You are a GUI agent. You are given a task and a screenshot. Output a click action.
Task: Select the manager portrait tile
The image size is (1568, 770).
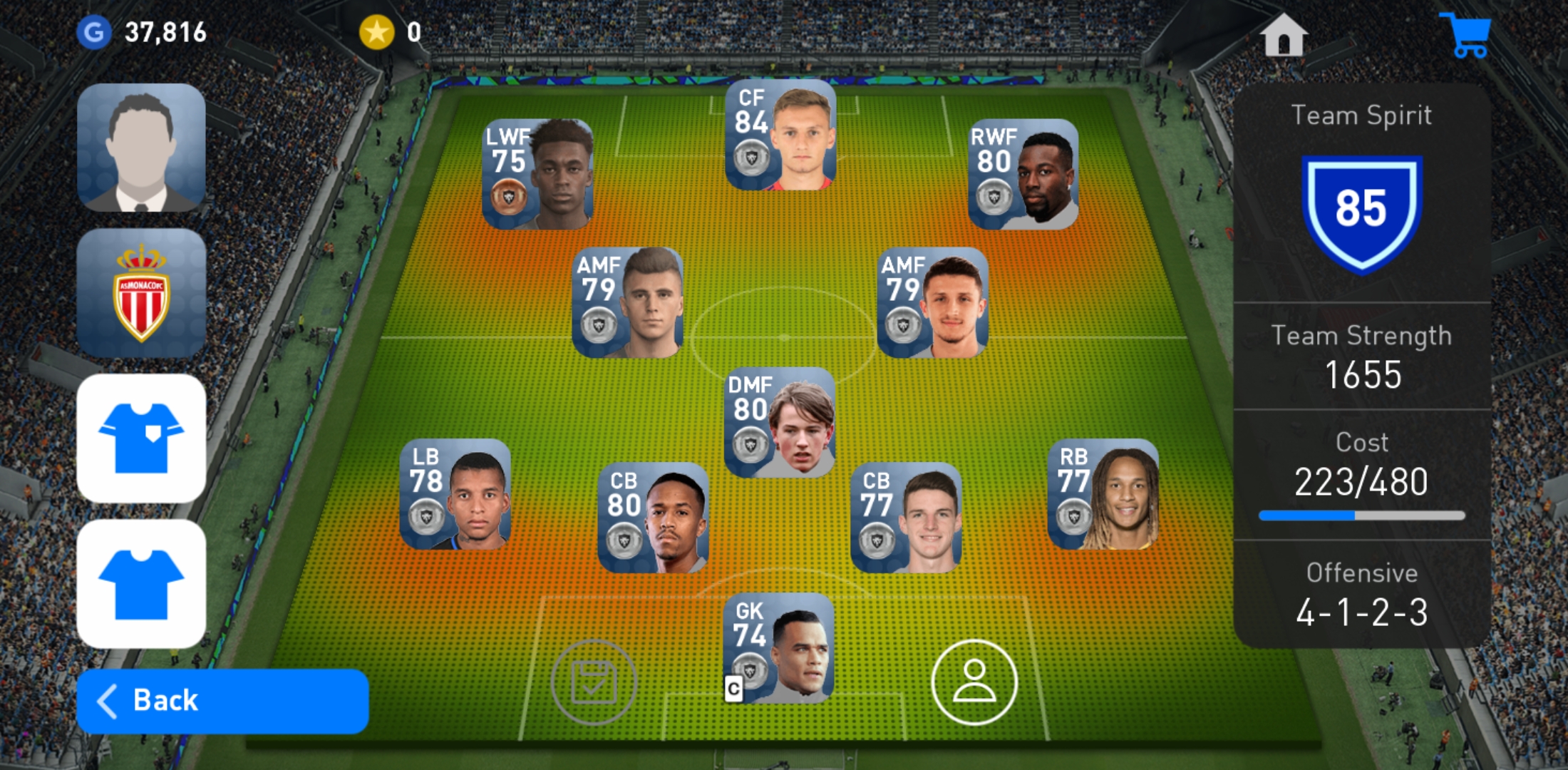tap(141, 148)
